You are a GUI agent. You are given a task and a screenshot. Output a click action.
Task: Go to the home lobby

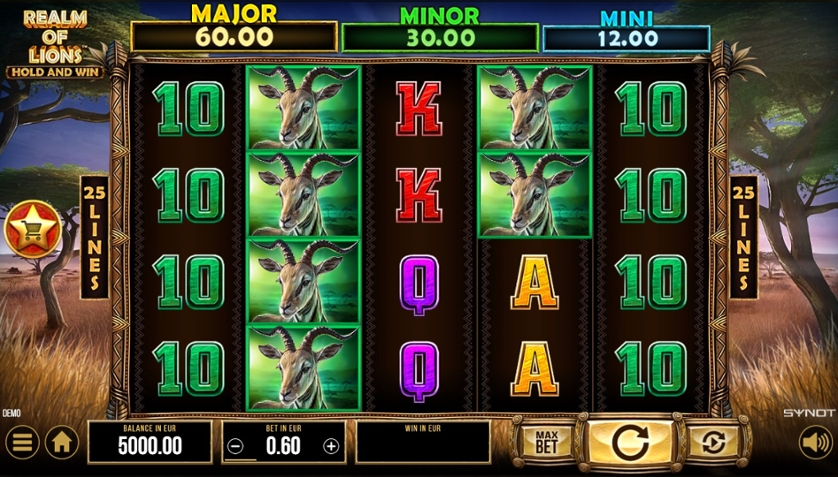[x=61, y=441]
